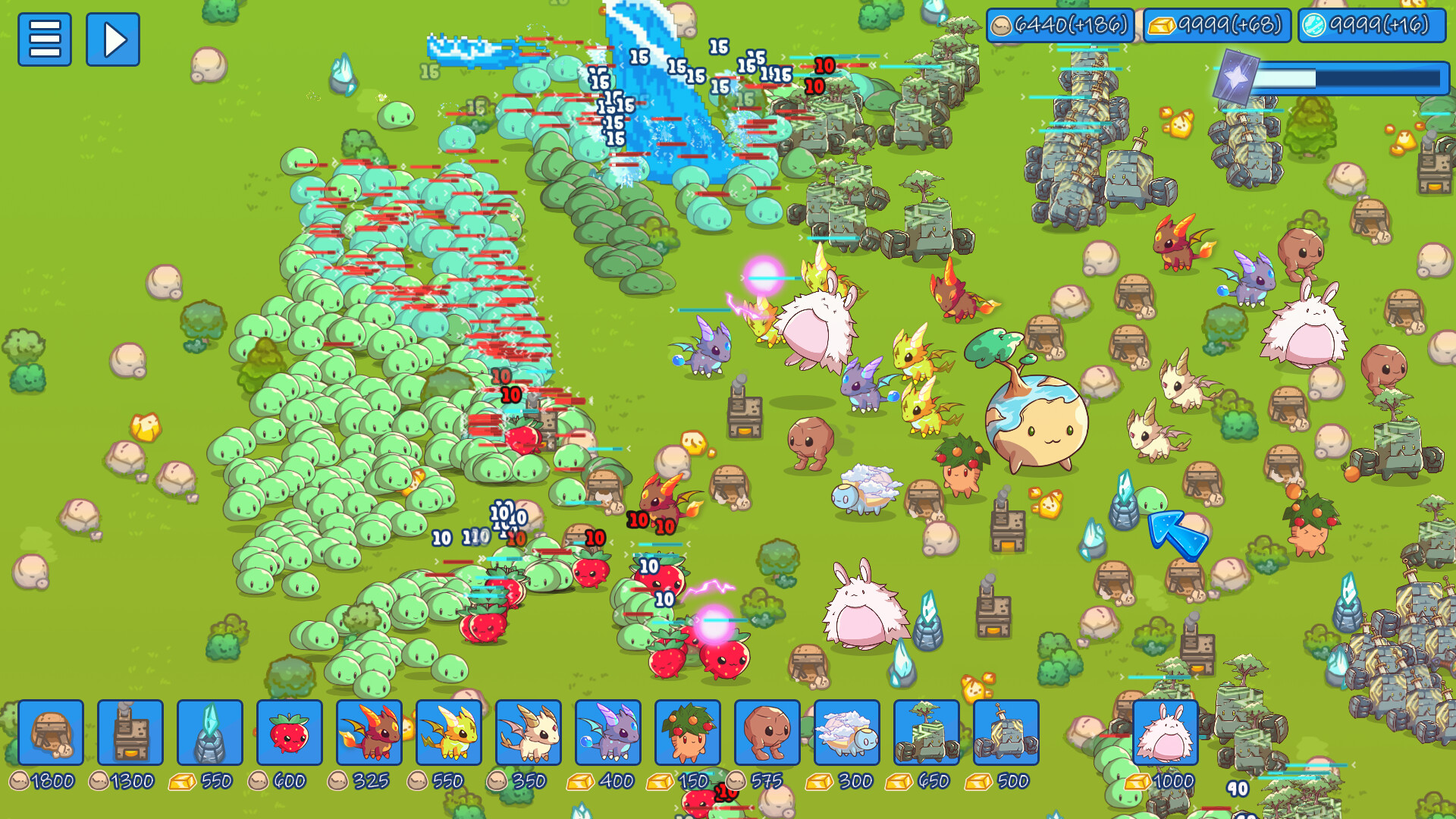The height and width of the screenshot is (819, 1456).
Task: Select the purple water dragon costing 400 gold
Action: pyautogui.click(x=610, y=733)
